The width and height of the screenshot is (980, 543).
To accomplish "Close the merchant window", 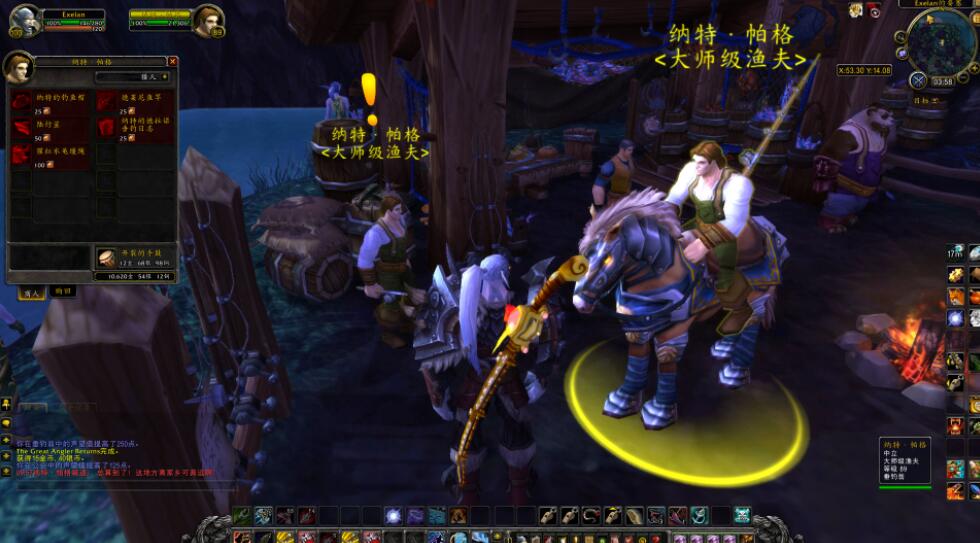I will [172, 61].
